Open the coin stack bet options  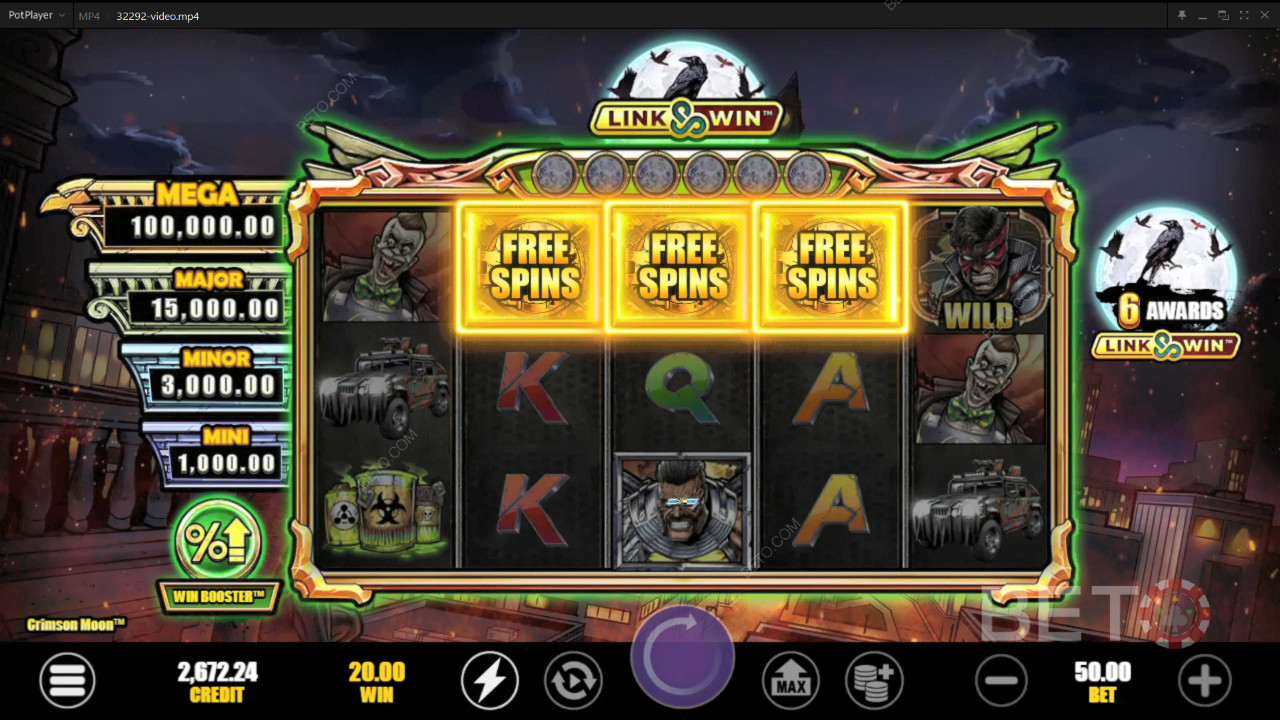(873, 680)
